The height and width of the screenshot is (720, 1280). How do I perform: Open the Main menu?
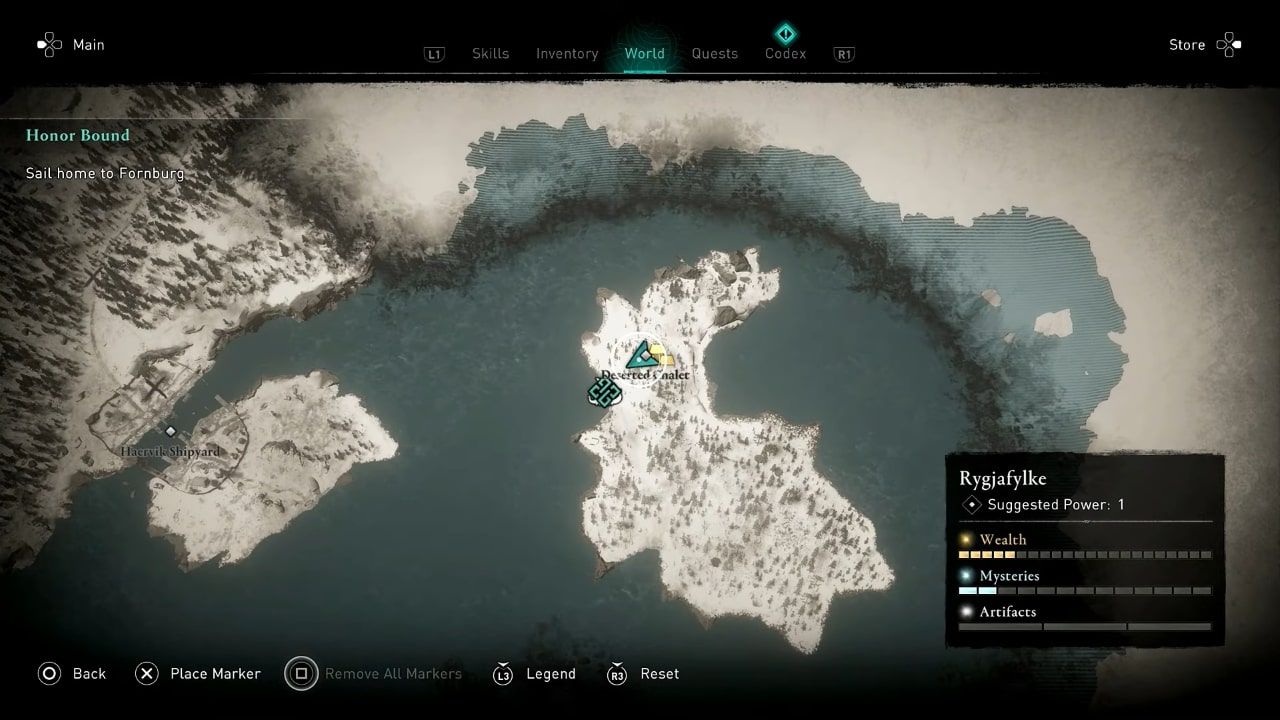(72, 45)
